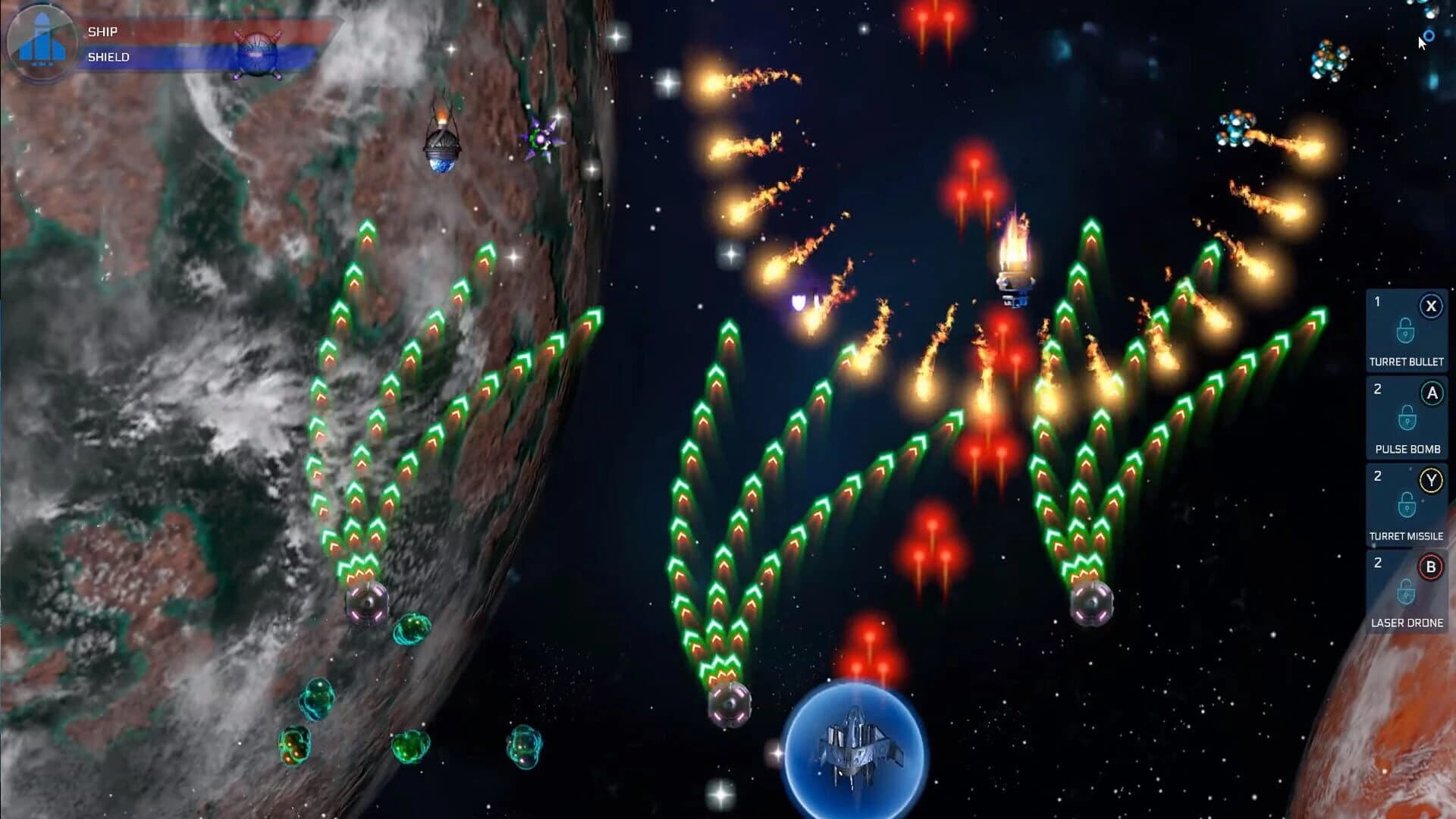Click the enemy mine portrait near health bars

[x=259, y=53]
